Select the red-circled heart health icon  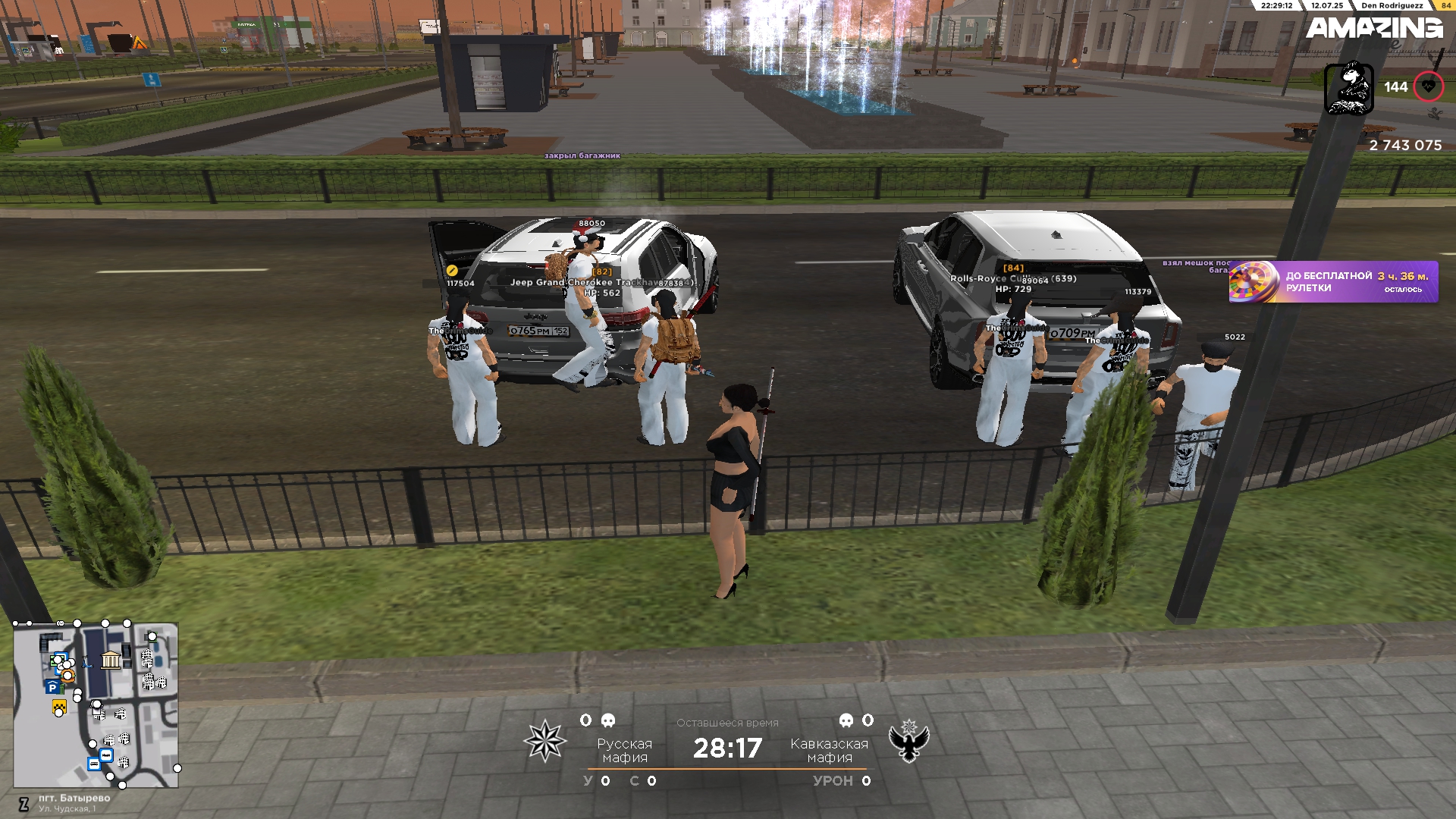[x=1428, y=87]
